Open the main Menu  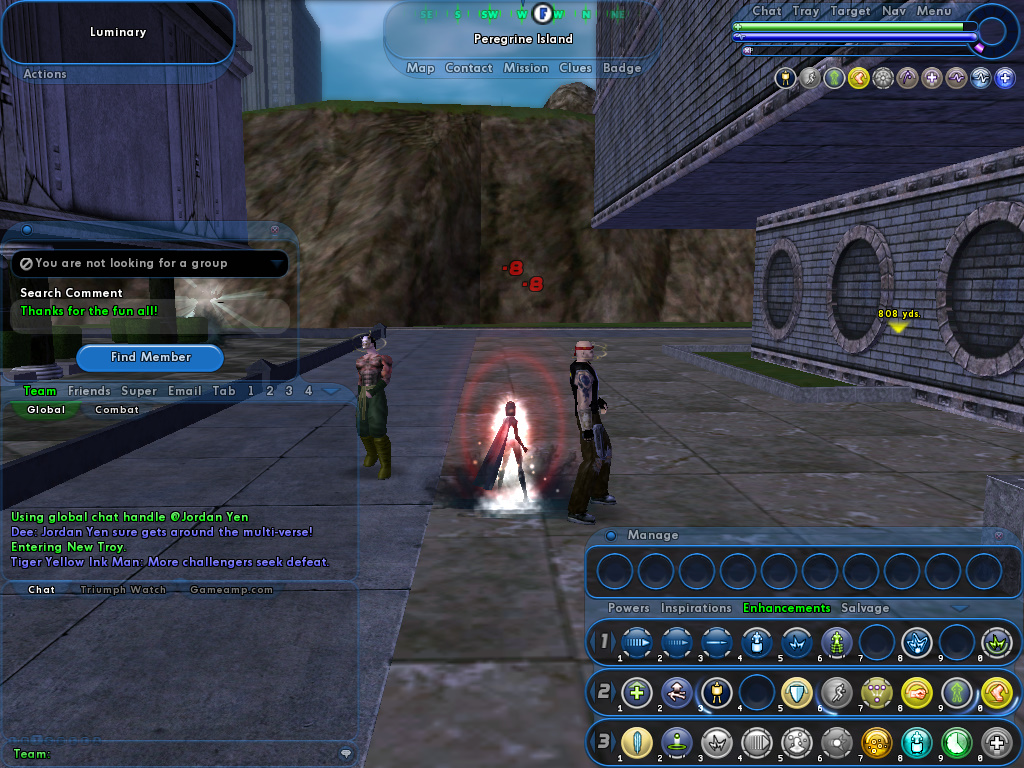934,11
